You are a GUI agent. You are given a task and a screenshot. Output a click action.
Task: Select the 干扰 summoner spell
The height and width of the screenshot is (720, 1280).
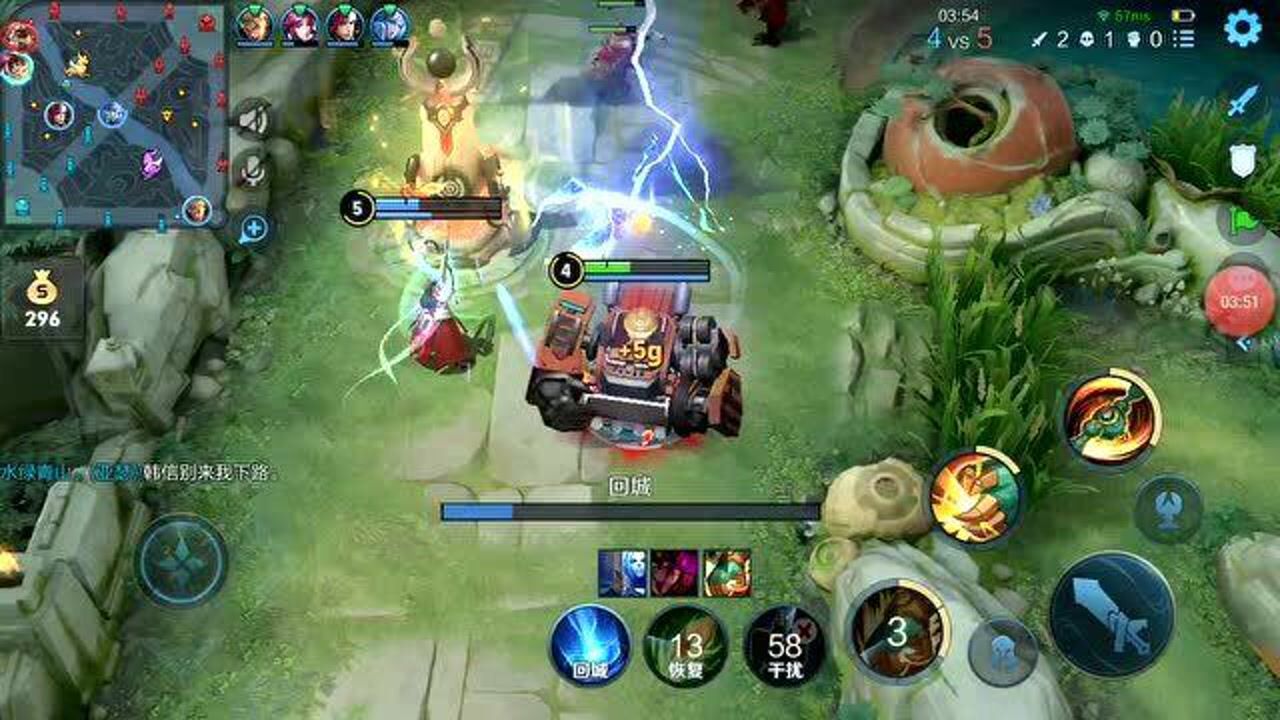click(785, 645)
